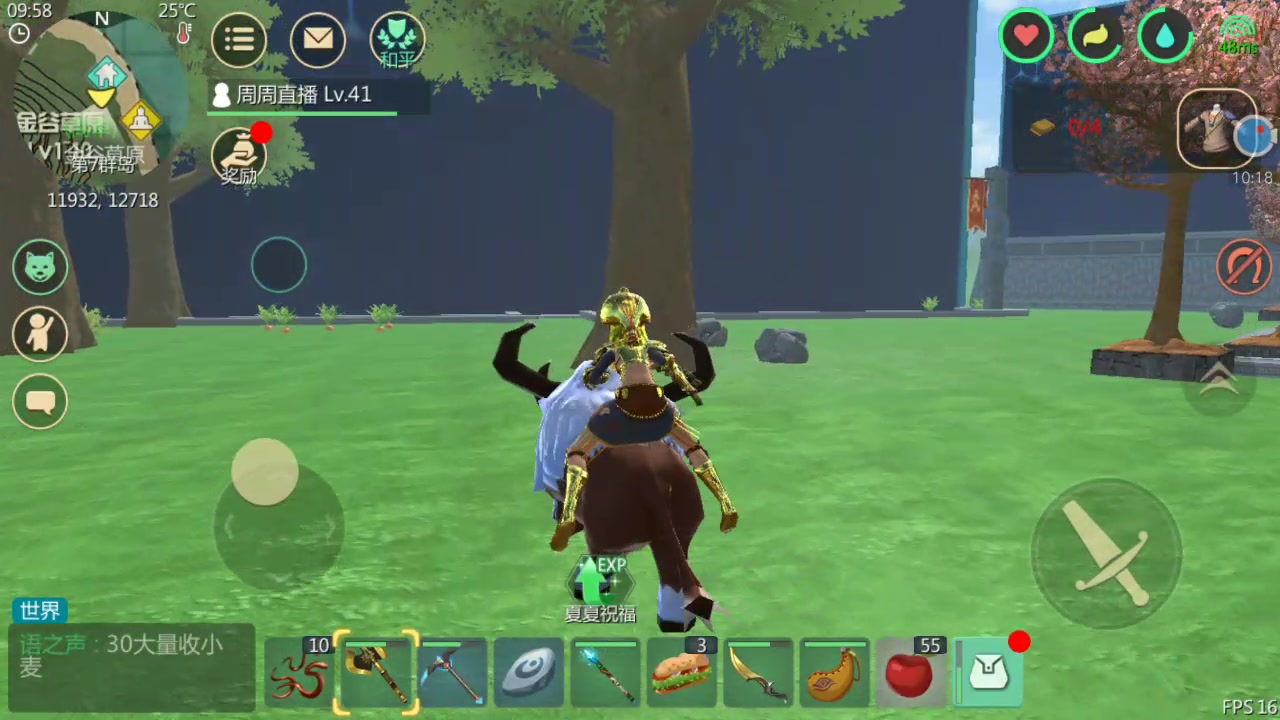This screenshot has height=720, width=1280.
Task: Select the blue-gem staff slot
Action: tap(605, 673)
